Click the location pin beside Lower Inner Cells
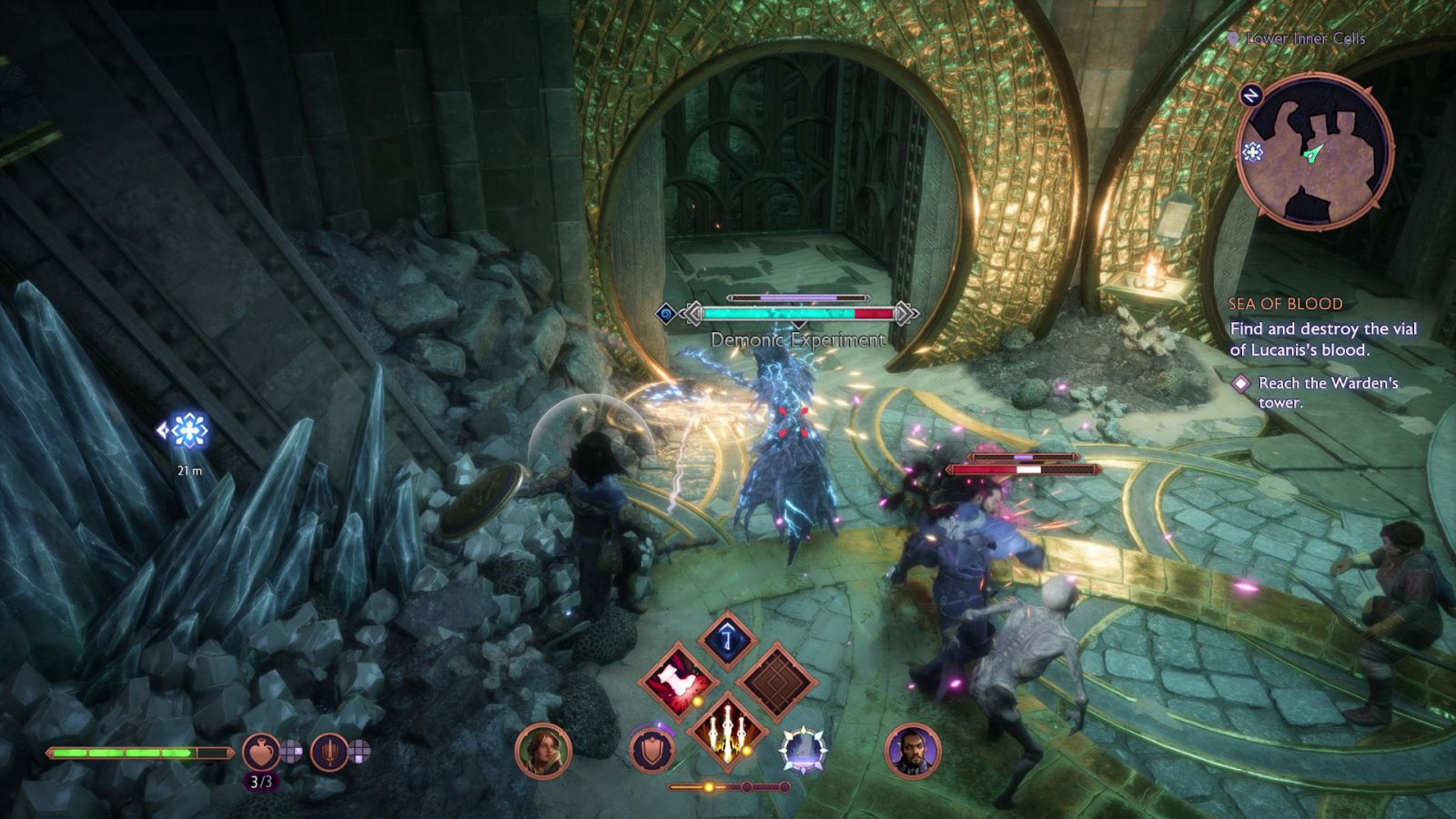Screen dimensions: 1456x819 point(1235,38)
